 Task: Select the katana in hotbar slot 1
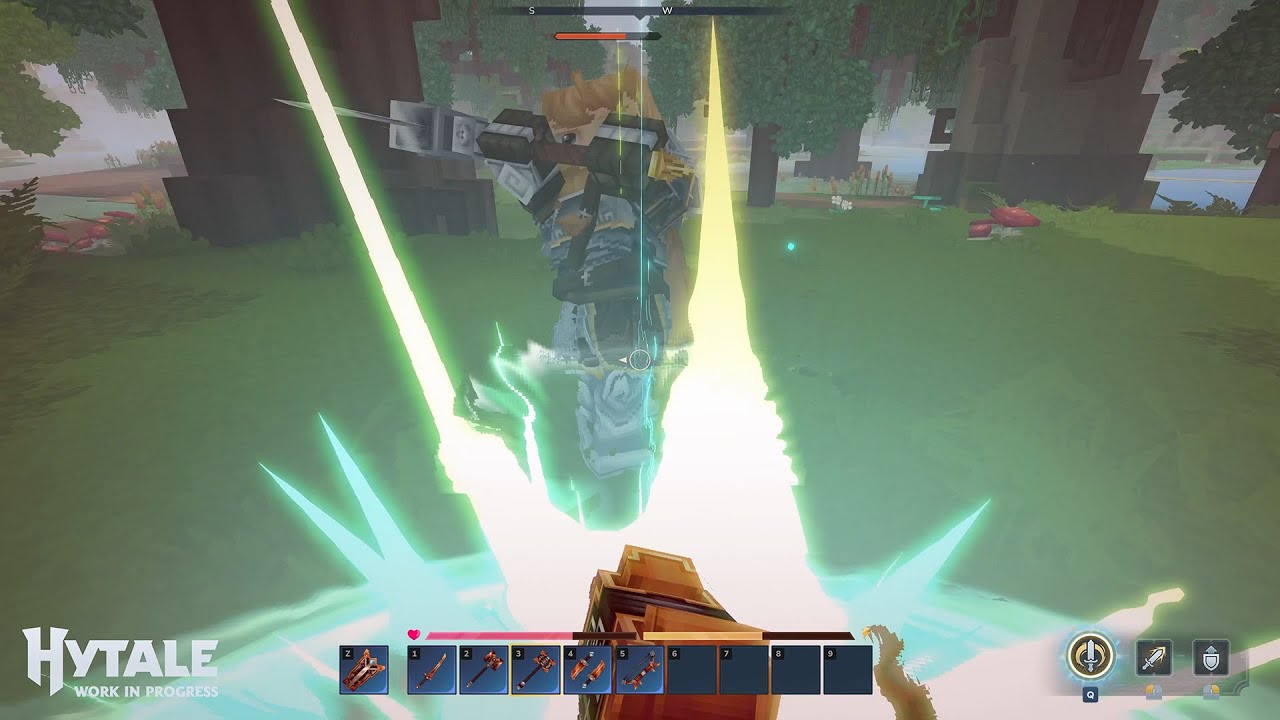tap(430, 668)
